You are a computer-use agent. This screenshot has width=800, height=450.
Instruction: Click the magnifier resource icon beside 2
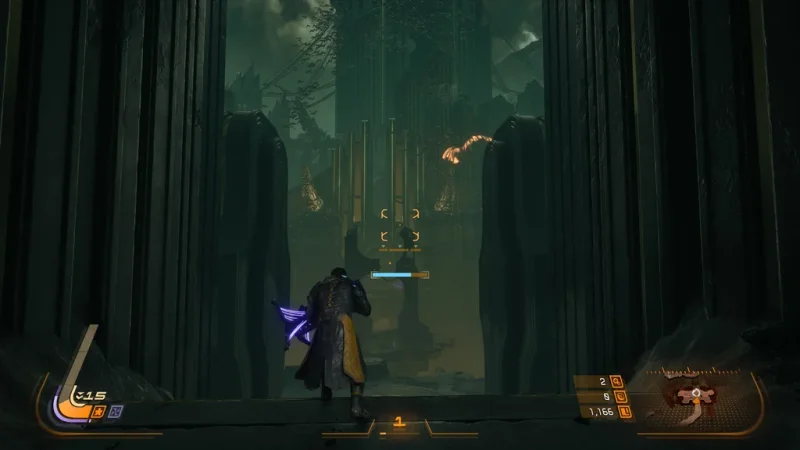[x=616, y=381]
